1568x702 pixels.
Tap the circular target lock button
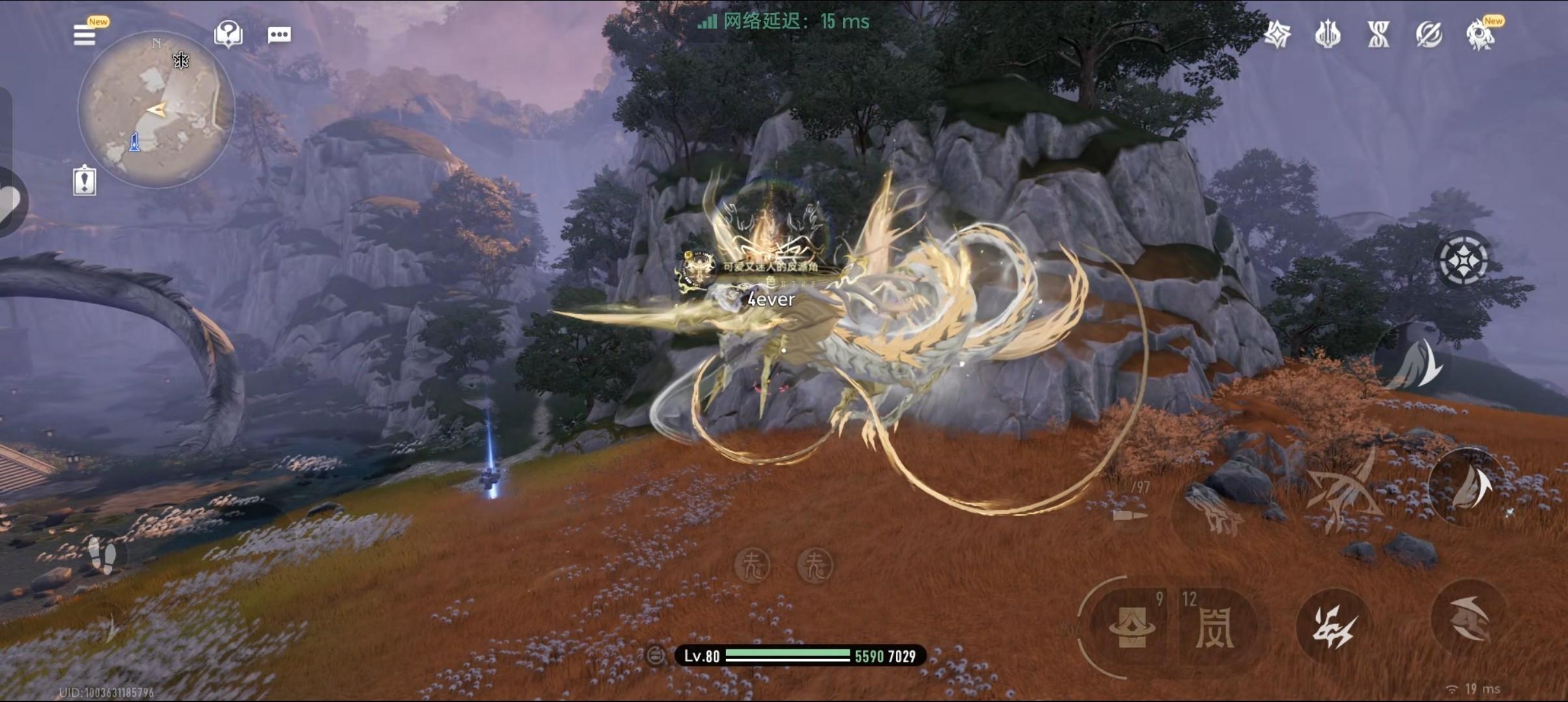pyautogui.click(x=1462, y=260)
